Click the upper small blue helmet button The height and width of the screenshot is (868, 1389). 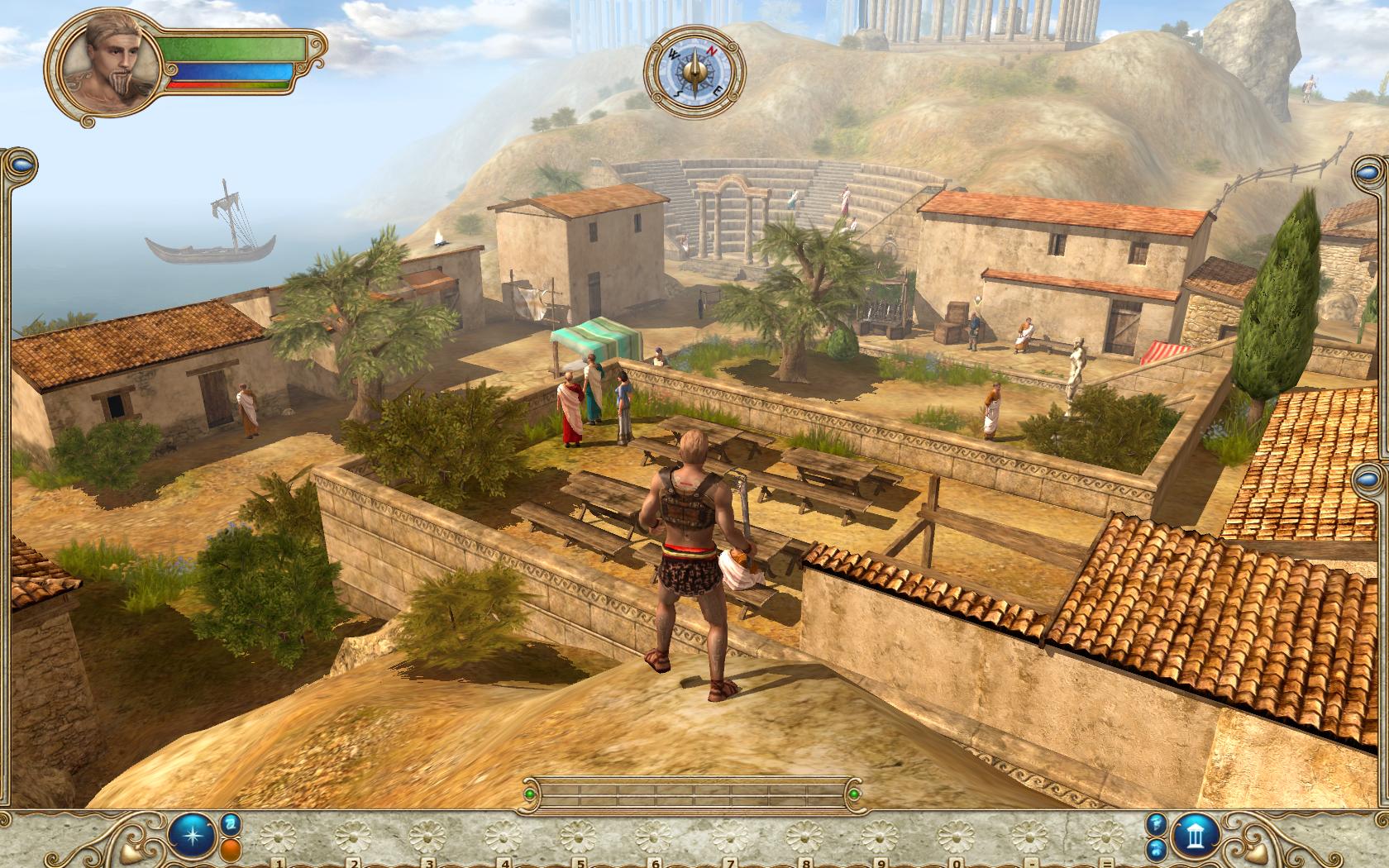pos(1157,823)
